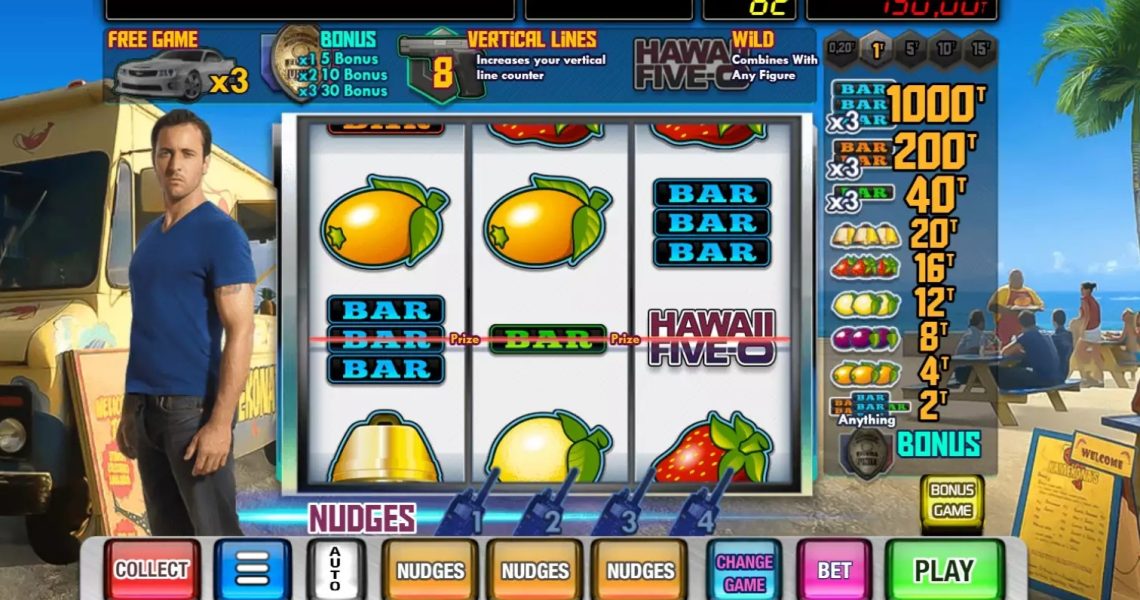Tap the pink BET button

(834, 570)
